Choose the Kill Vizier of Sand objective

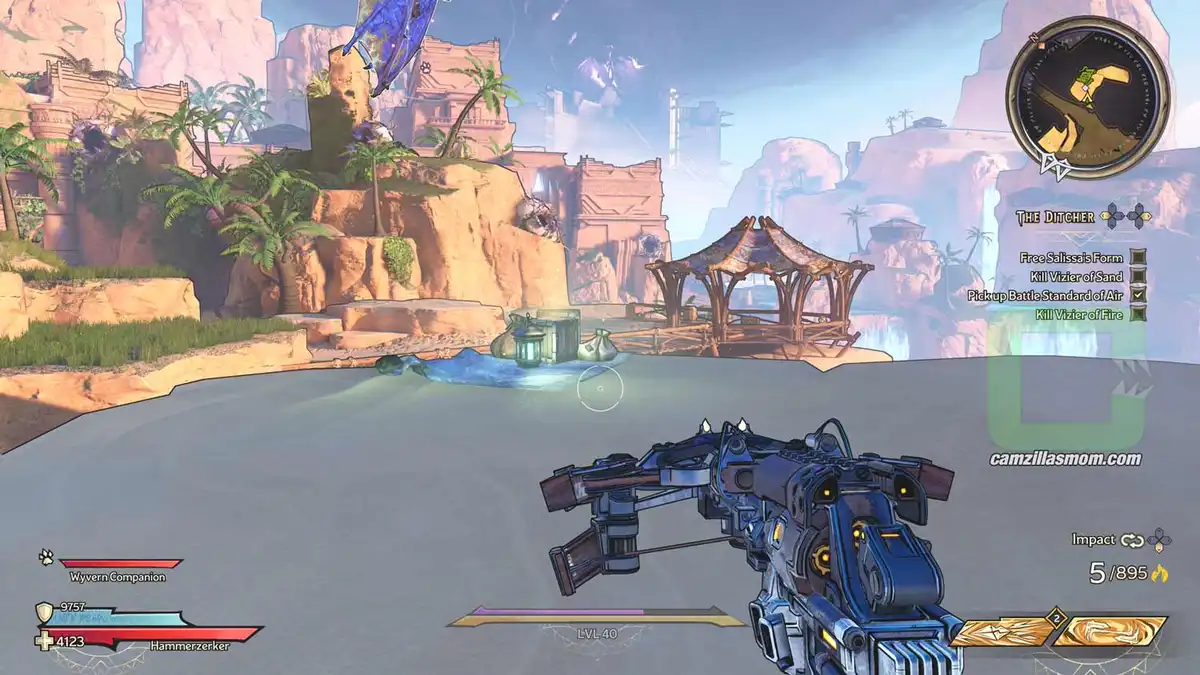tap(1076, 277)
